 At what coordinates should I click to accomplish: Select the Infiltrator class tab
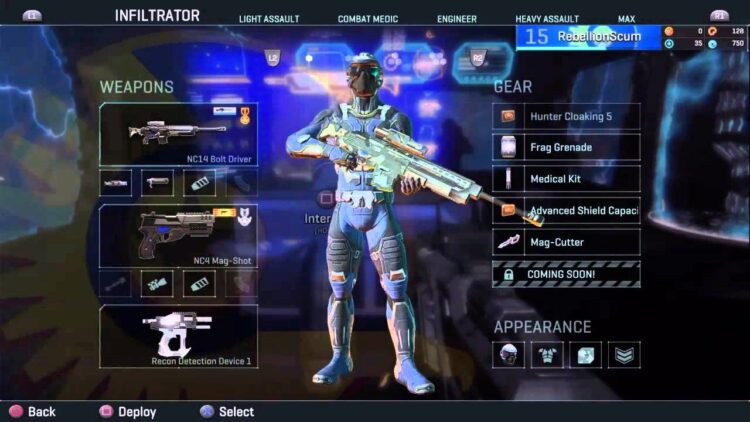click(x=157, y=16)
